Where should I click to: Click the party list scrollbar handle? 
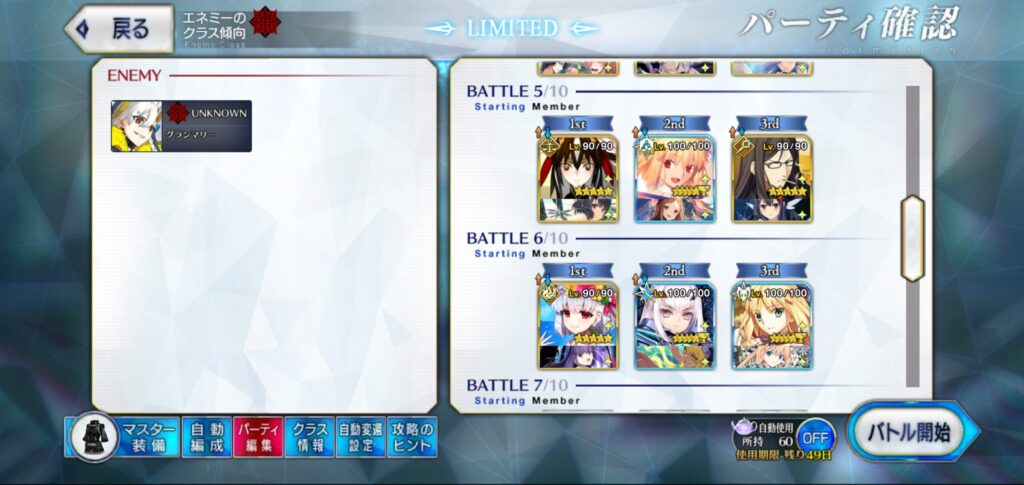coord(911,237)
